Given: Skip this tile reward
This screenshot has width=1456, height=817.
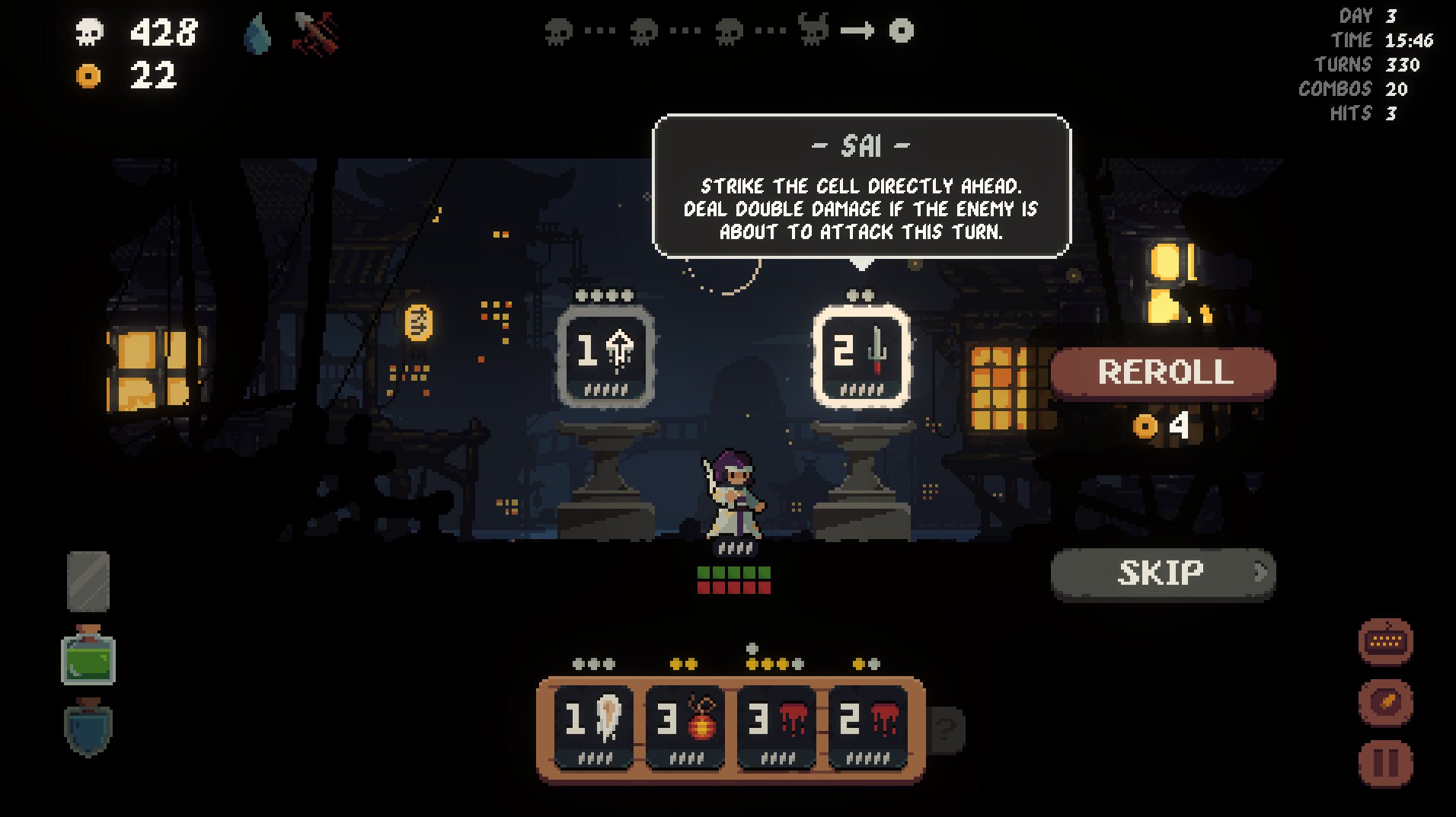Looking at the screenshot, I should 1162,573.
